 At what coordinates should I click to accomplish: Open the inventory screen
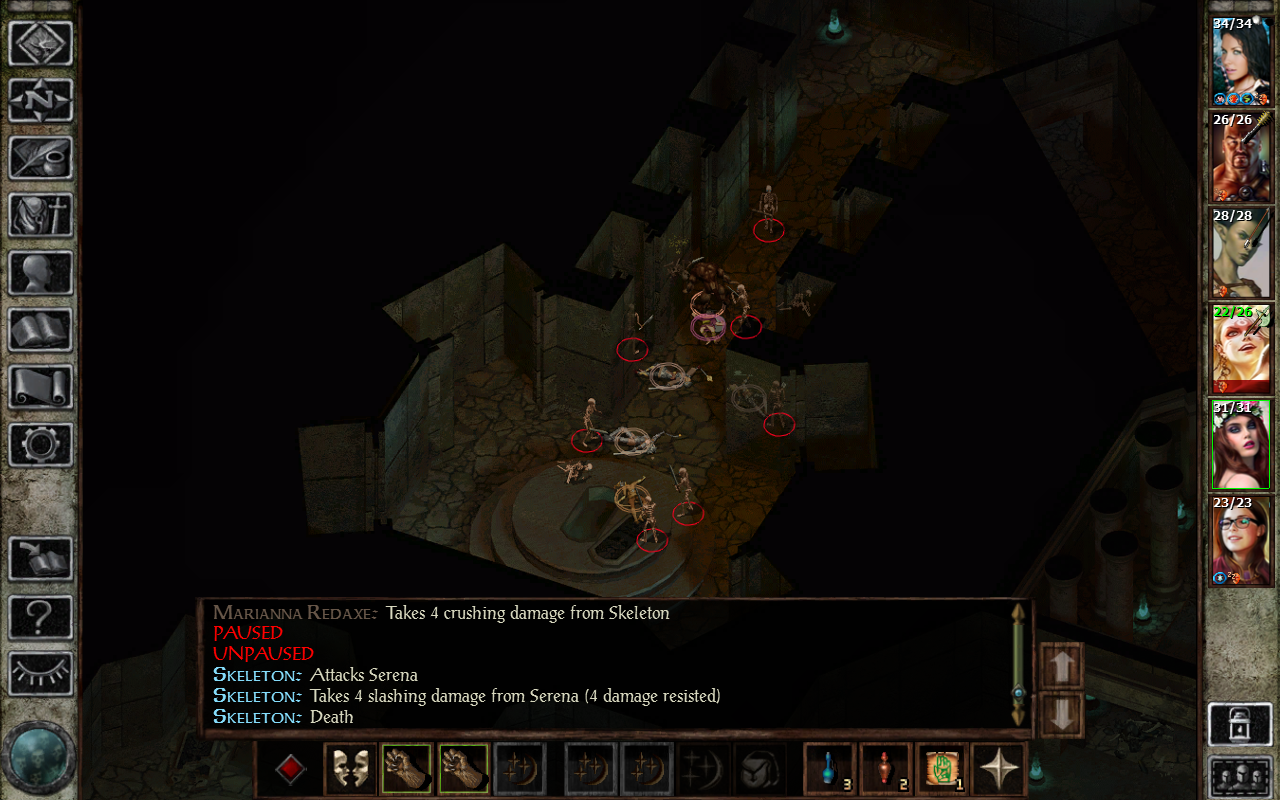tap(41, 215)
